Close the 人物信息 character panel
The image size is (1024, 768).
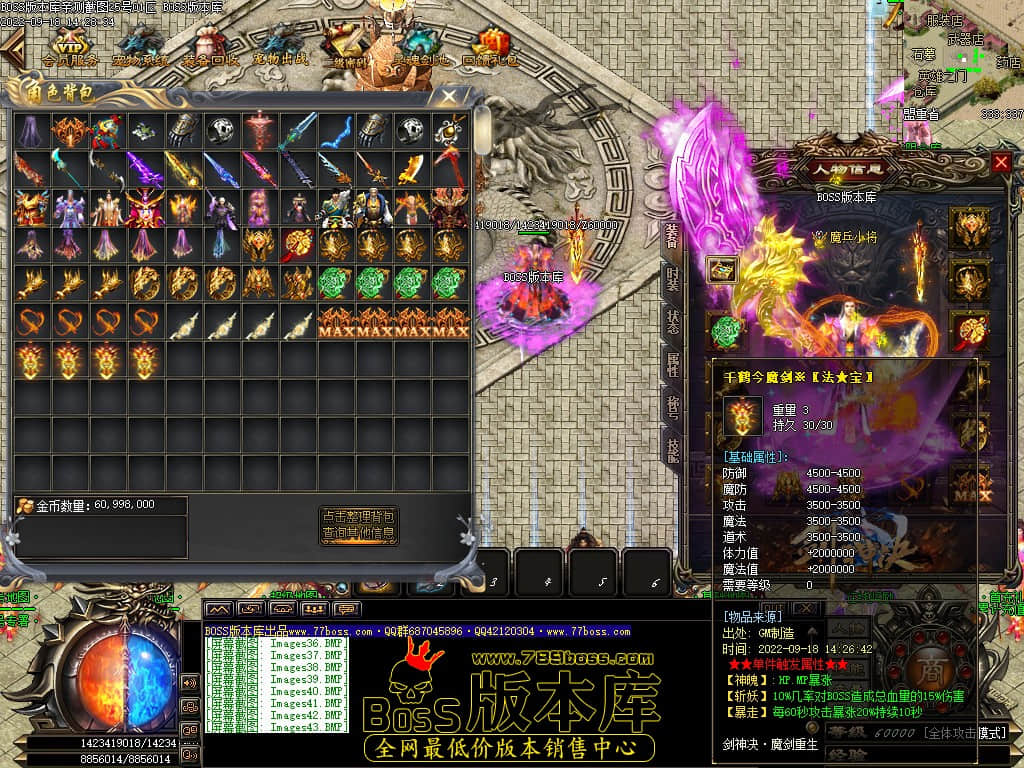click(1001, 162)
